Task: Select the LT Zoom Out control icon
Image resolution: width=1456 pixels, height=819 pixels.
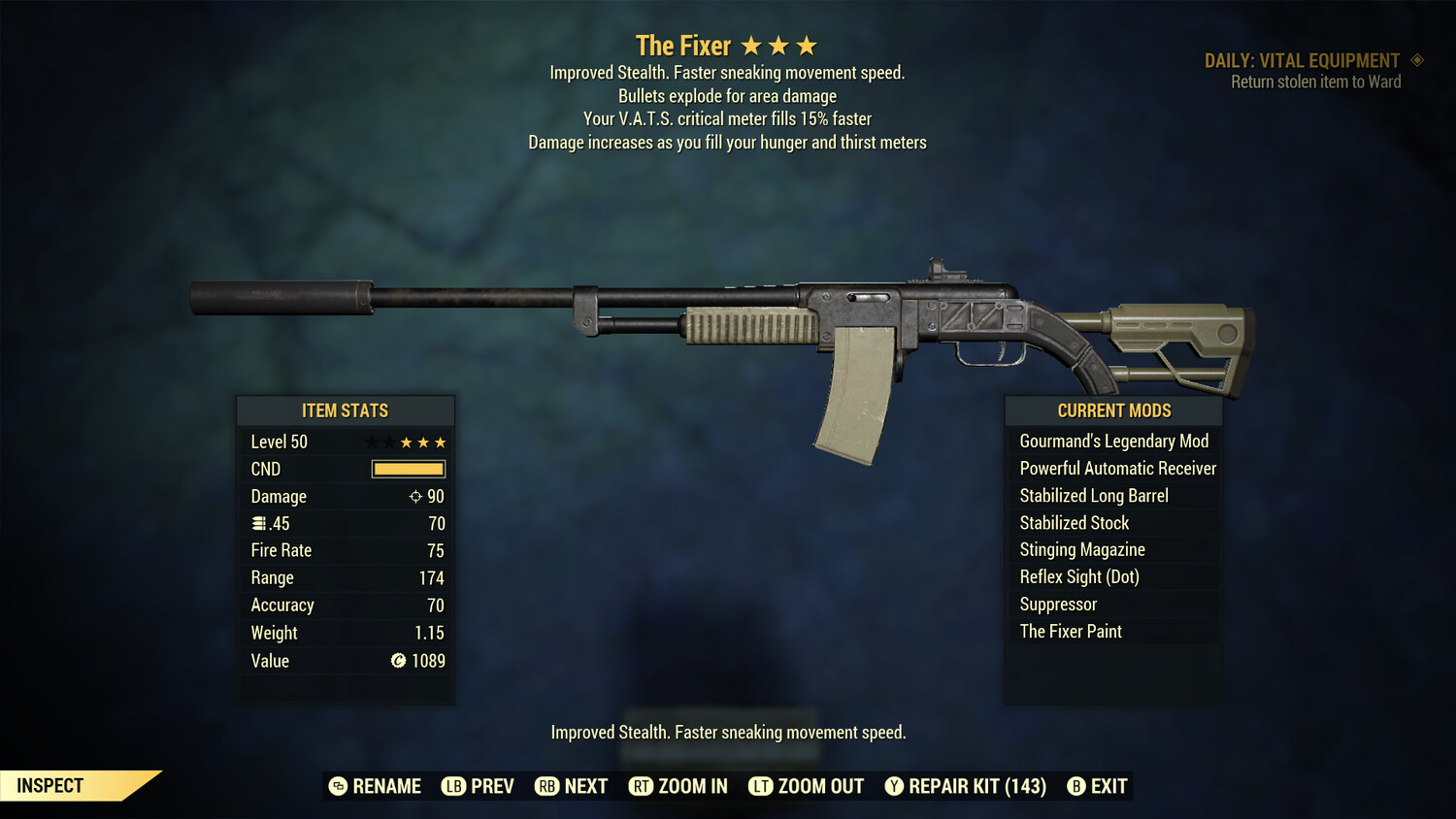Action: 762,786
